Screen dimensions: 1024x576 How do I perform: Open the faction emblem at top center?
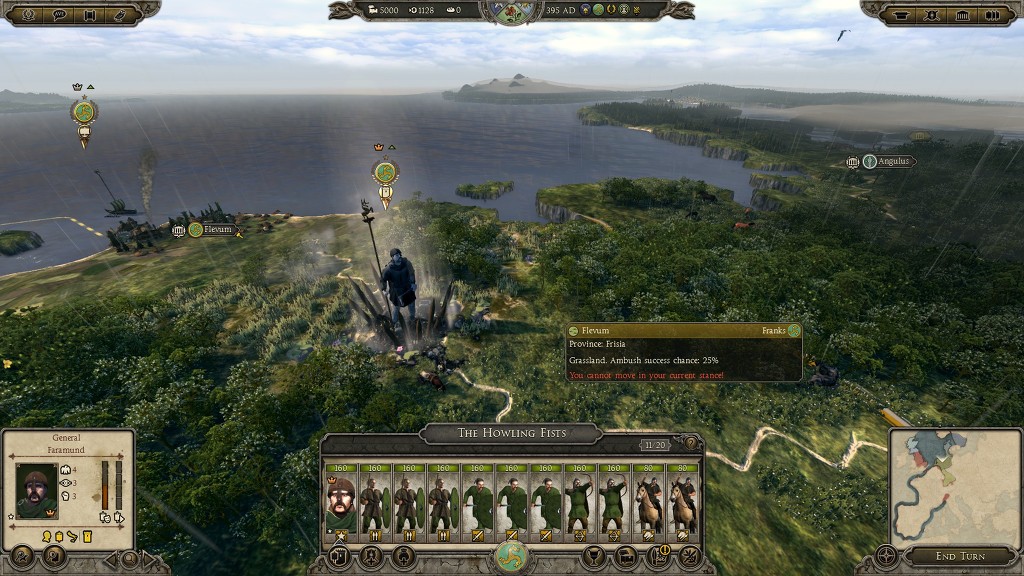pyautogui.click(x=512, y=11)
